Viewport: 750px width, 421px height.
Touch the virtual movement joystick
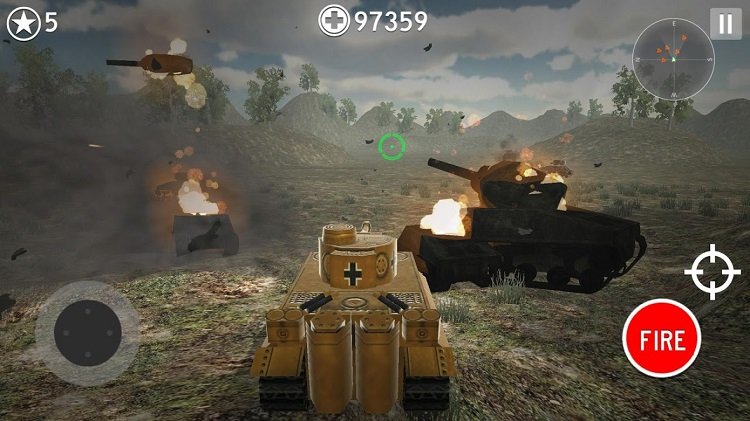point(87,333)
